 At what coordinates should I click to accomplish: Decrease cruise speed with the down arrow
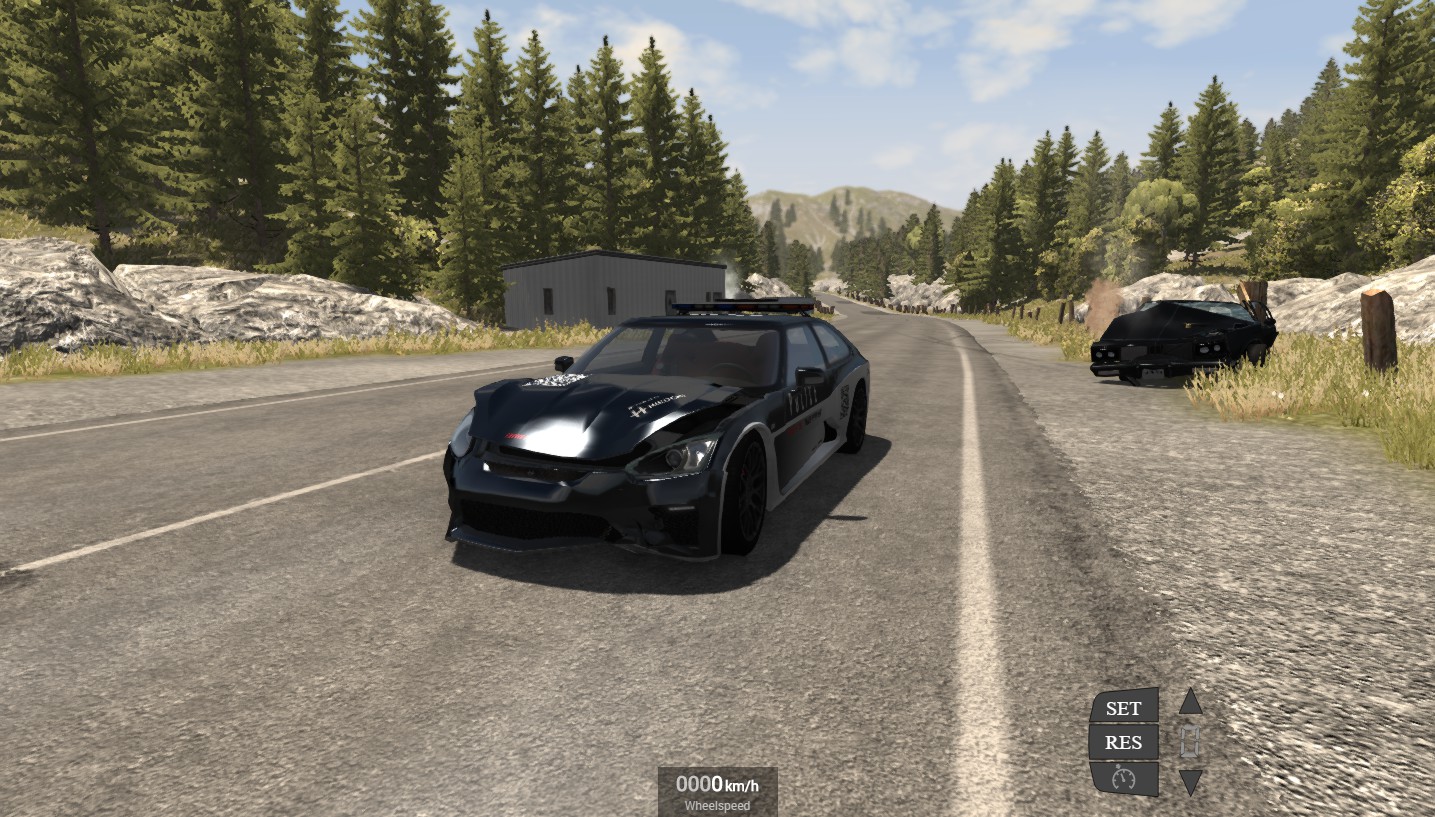click(1190, 782)
